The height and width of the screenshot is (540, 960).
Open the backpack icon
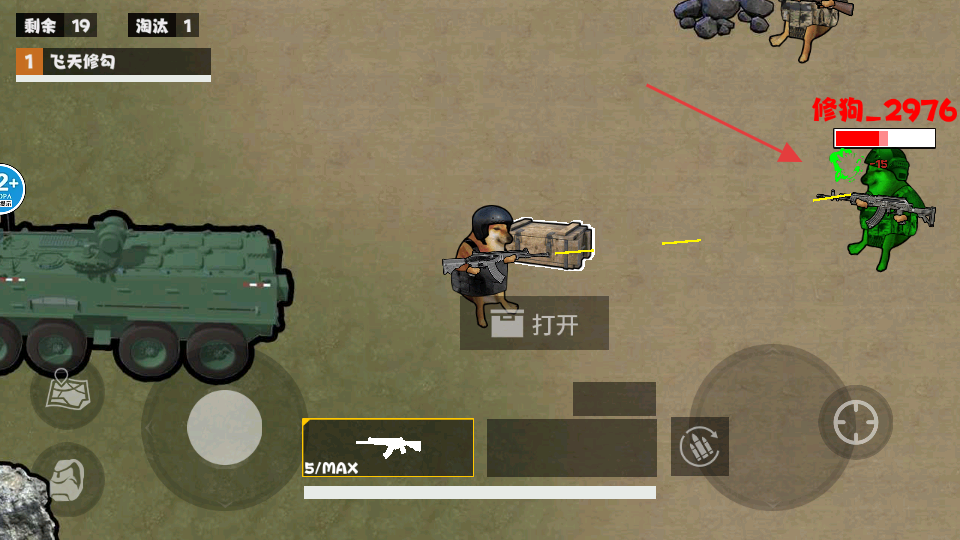(x=67, y=477)
